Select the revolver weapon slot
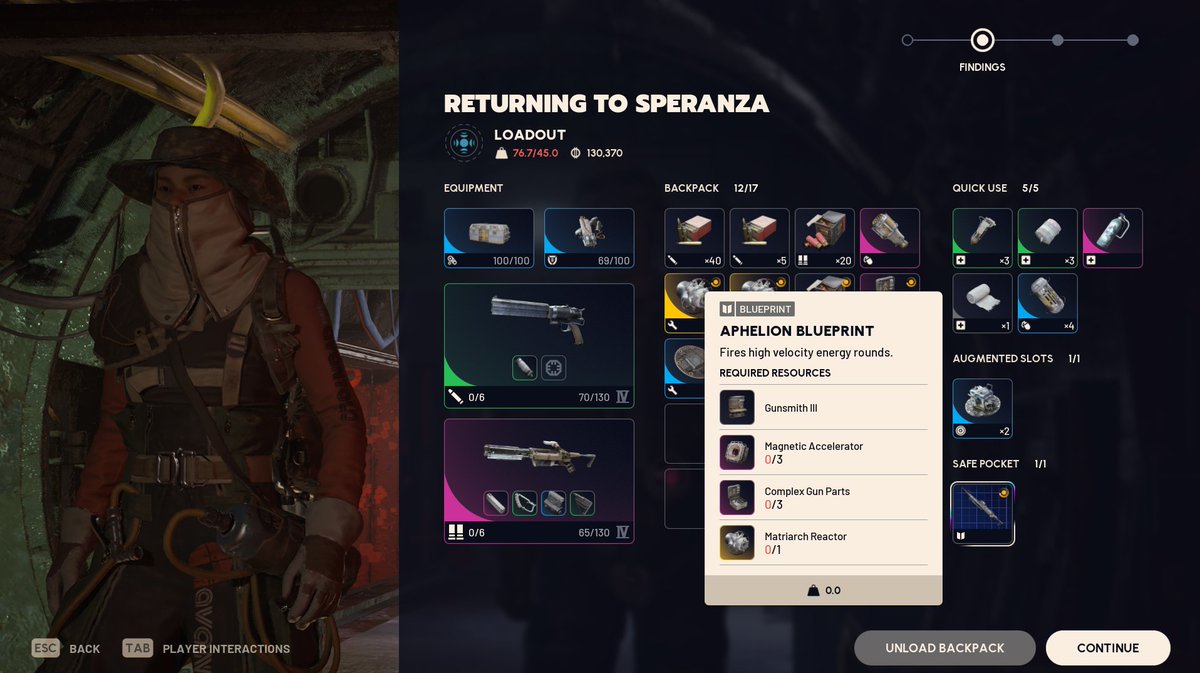Screen dimensions: 1200x673 tap(538, 345)
